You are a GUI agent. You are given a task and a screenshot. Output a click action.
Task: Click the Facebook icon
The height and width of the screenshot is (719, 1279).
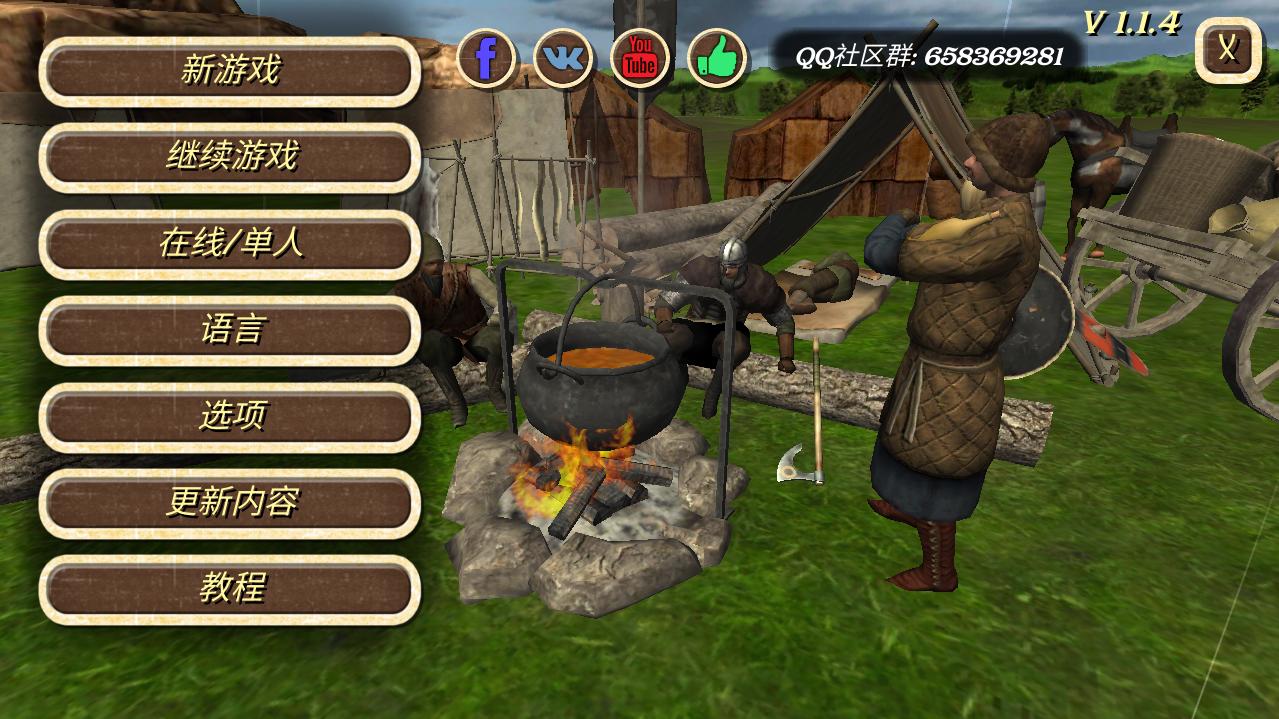487,59
